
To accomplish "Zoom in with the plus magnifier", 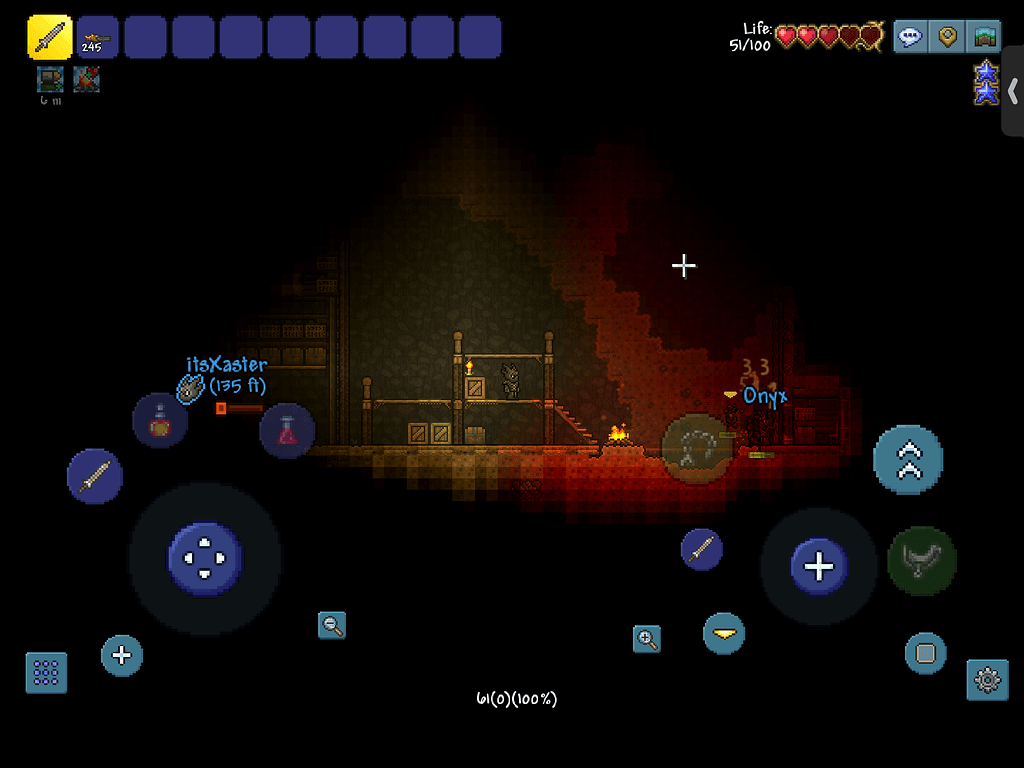I will pos(647,639).
